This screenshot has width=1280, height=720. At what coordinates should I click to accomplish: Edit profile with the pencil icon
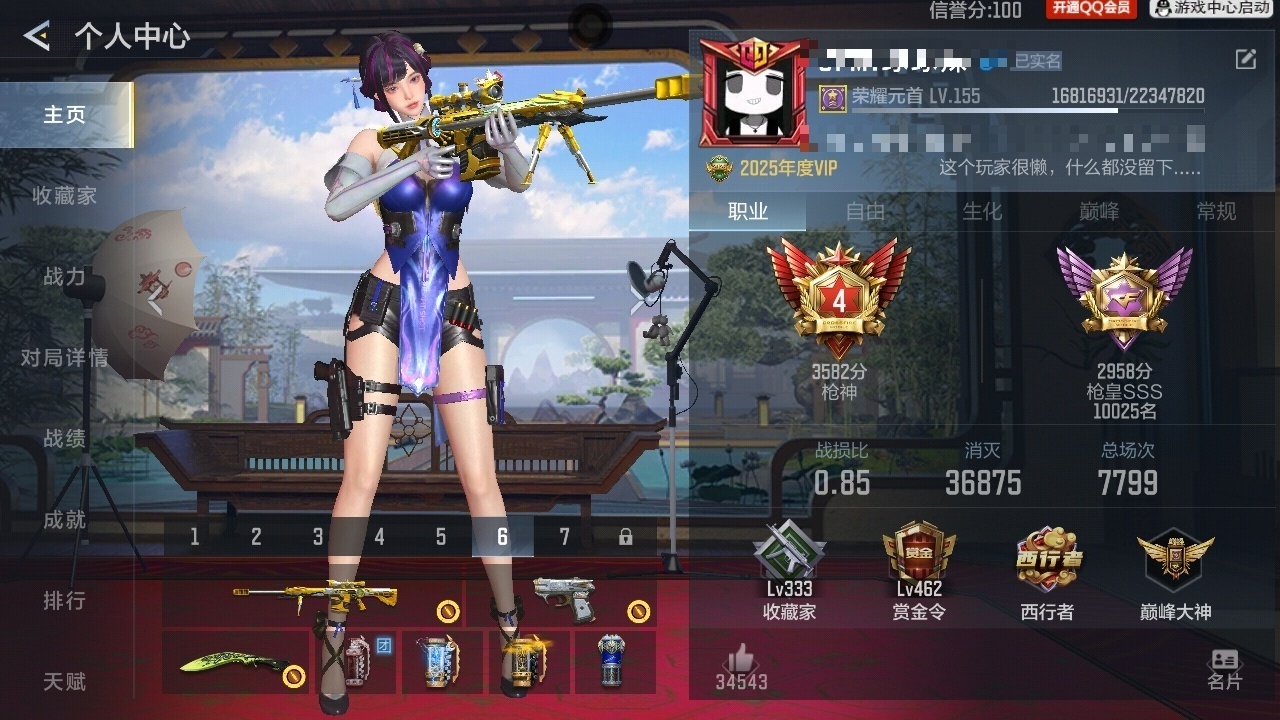click(1245, 59)
